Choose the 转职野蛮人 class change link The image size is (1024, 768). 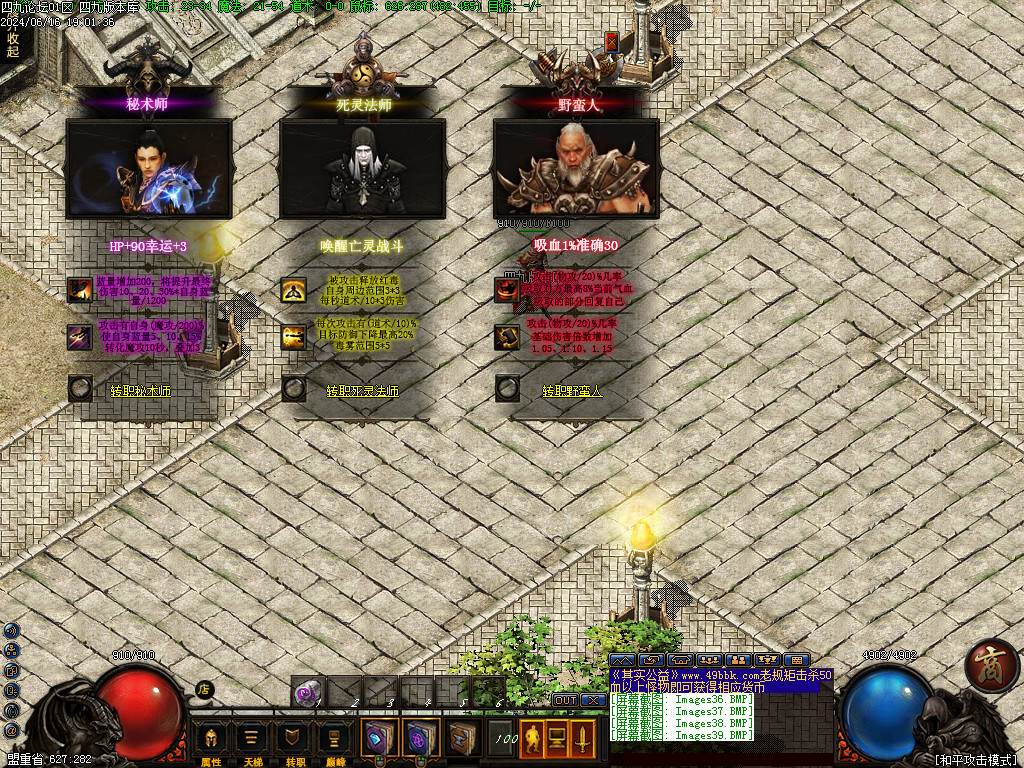click(x=573, y=391)
